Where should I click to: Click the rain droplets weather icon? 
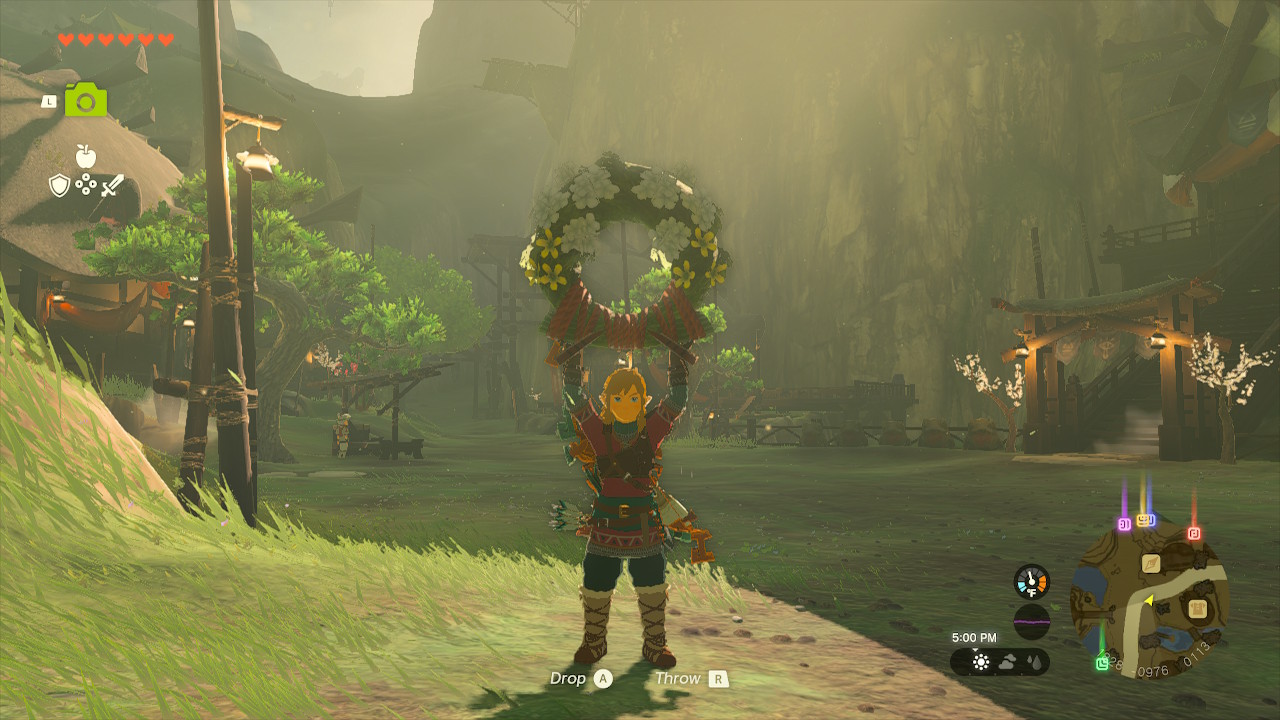pyautogui.click(x=1034, y=662)
